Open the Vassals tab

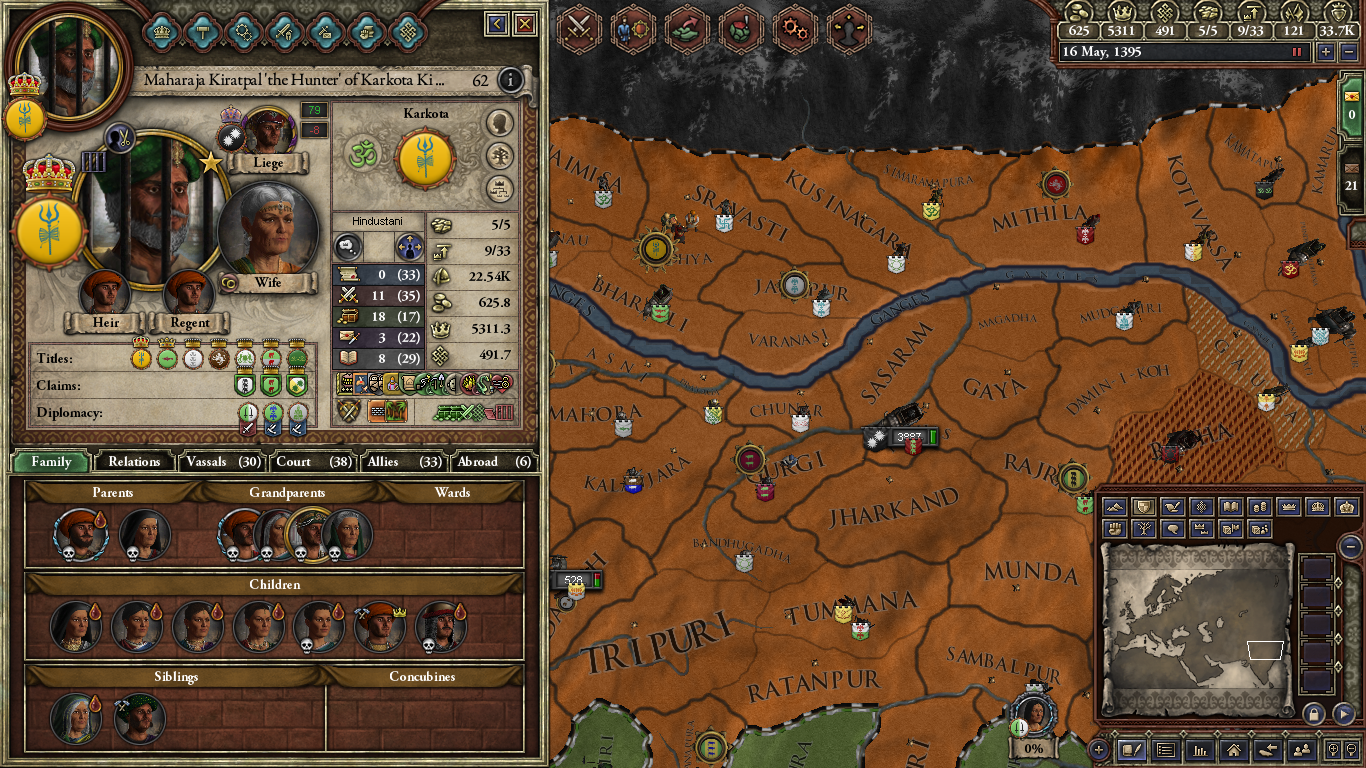pos(222,461)
